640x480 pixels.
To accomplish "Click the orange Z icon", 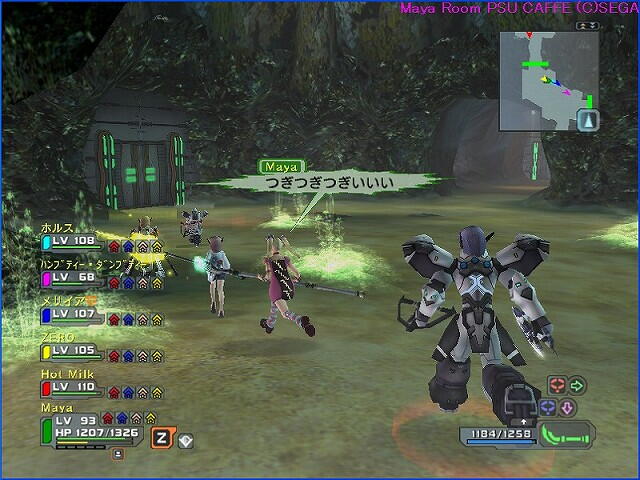I will pyautogui.click(x=161, y=437).
